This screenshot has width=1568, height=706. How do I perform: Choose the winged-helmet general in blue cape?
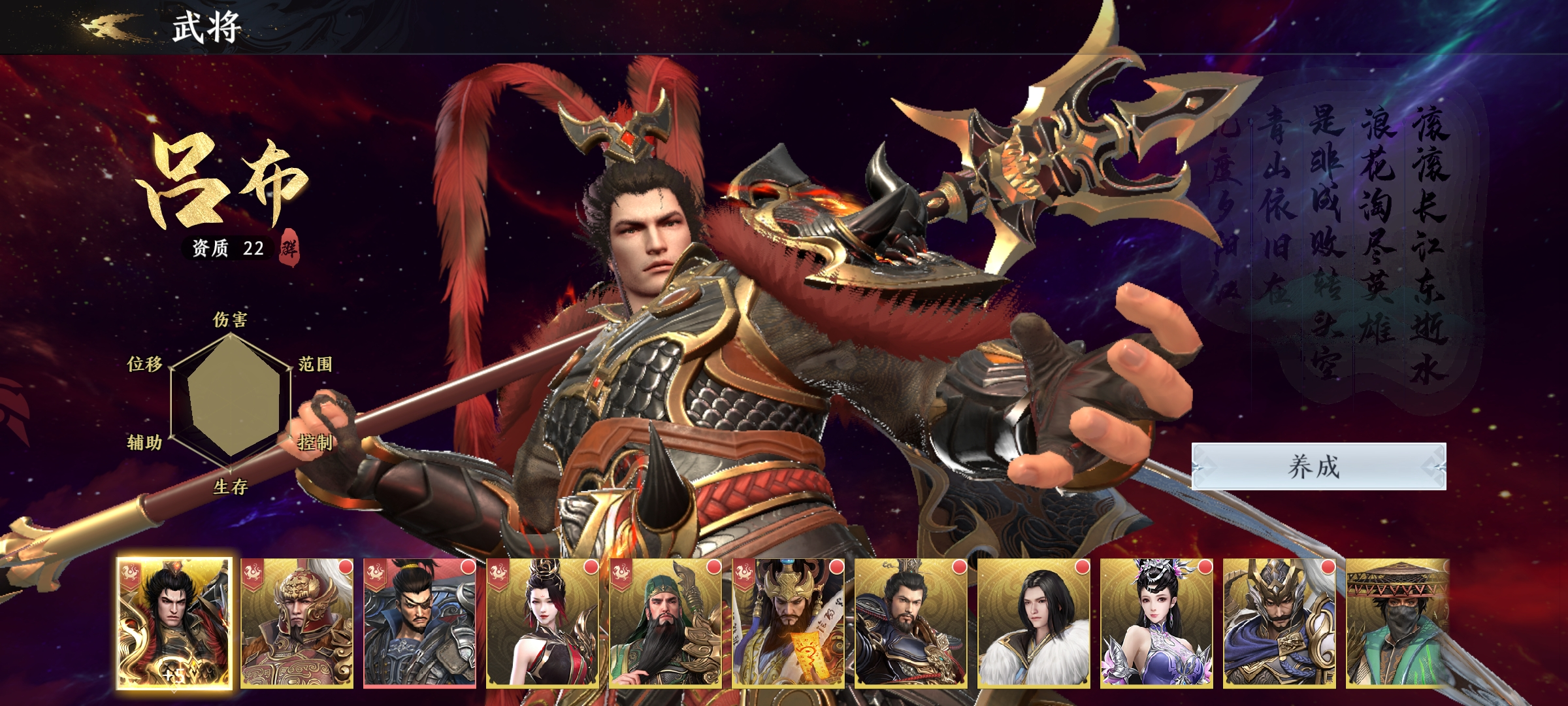point(1280,623)
